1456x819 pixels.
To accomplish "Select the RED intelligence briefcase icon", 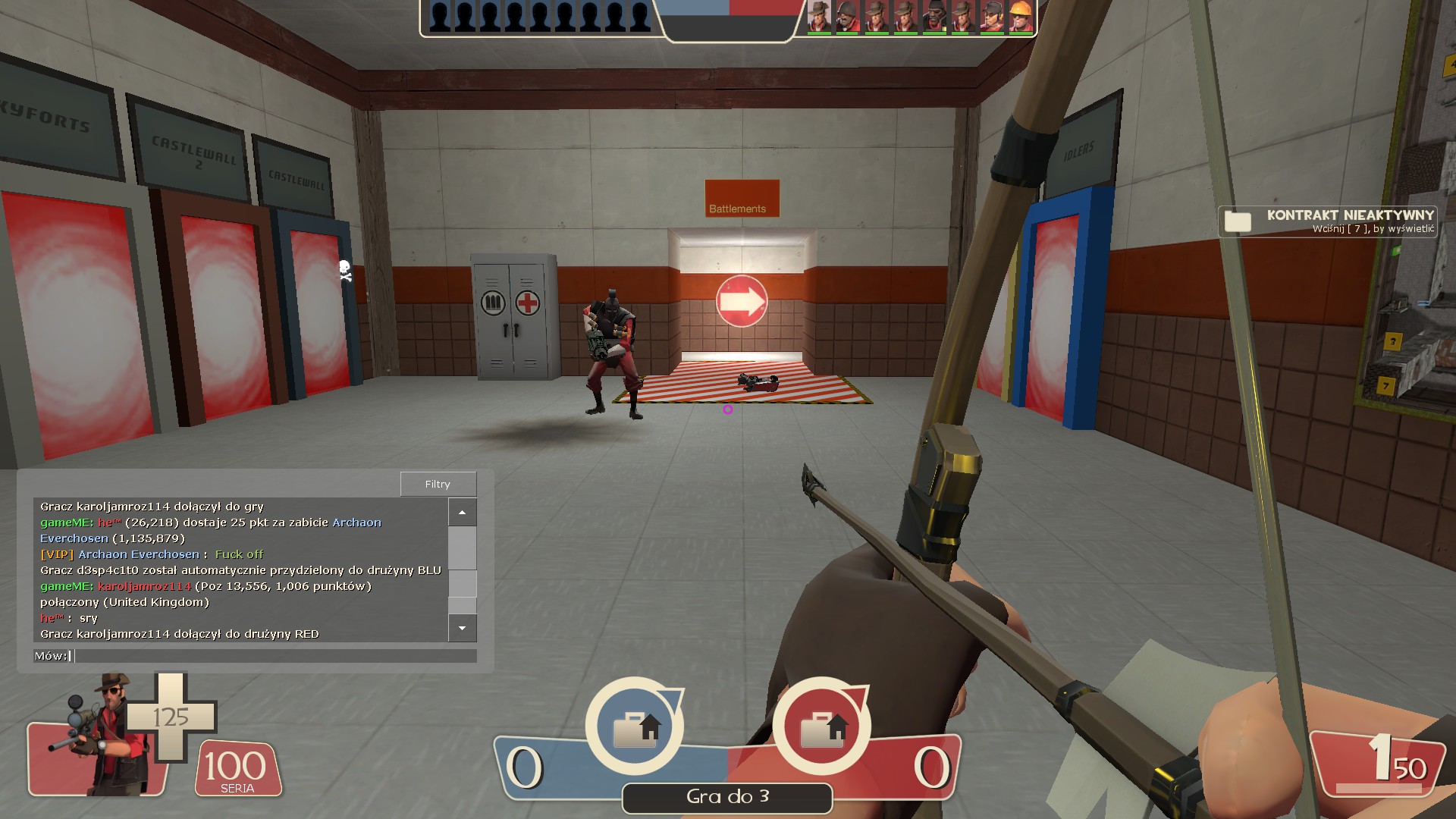I will click(x=821, y=726).
